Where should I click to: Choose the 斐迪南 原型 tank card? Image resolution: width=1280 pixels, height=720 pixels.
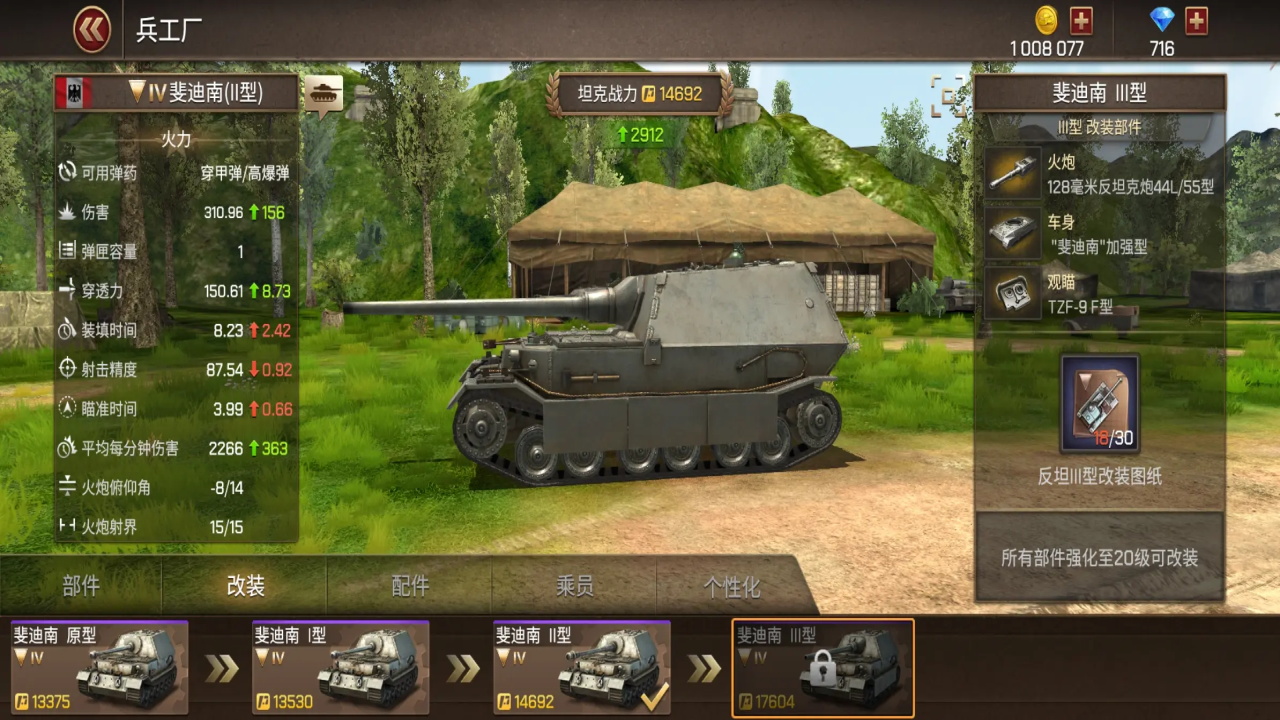point(99,667)
